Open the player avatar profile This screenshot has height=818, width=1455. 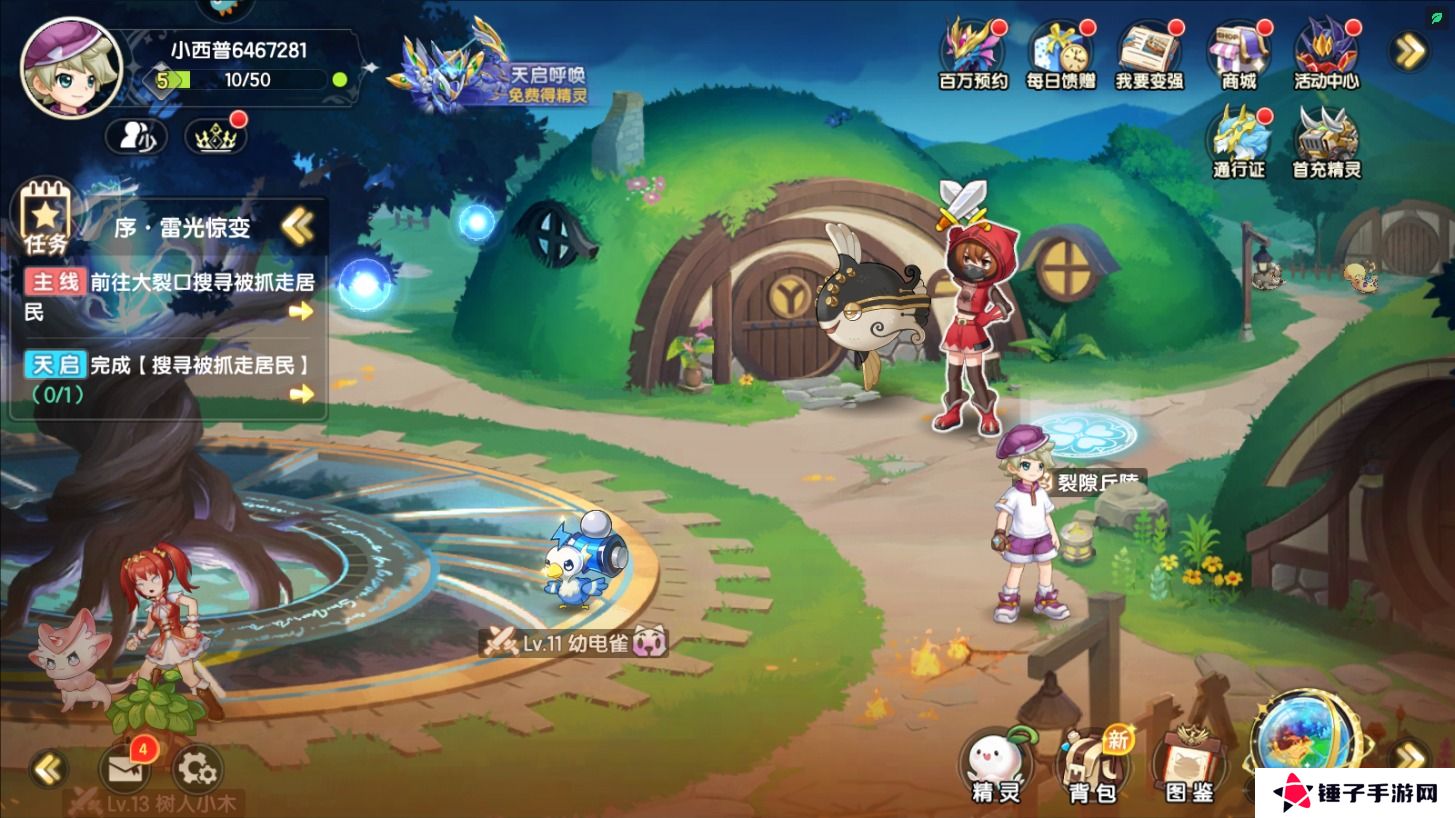70,68
